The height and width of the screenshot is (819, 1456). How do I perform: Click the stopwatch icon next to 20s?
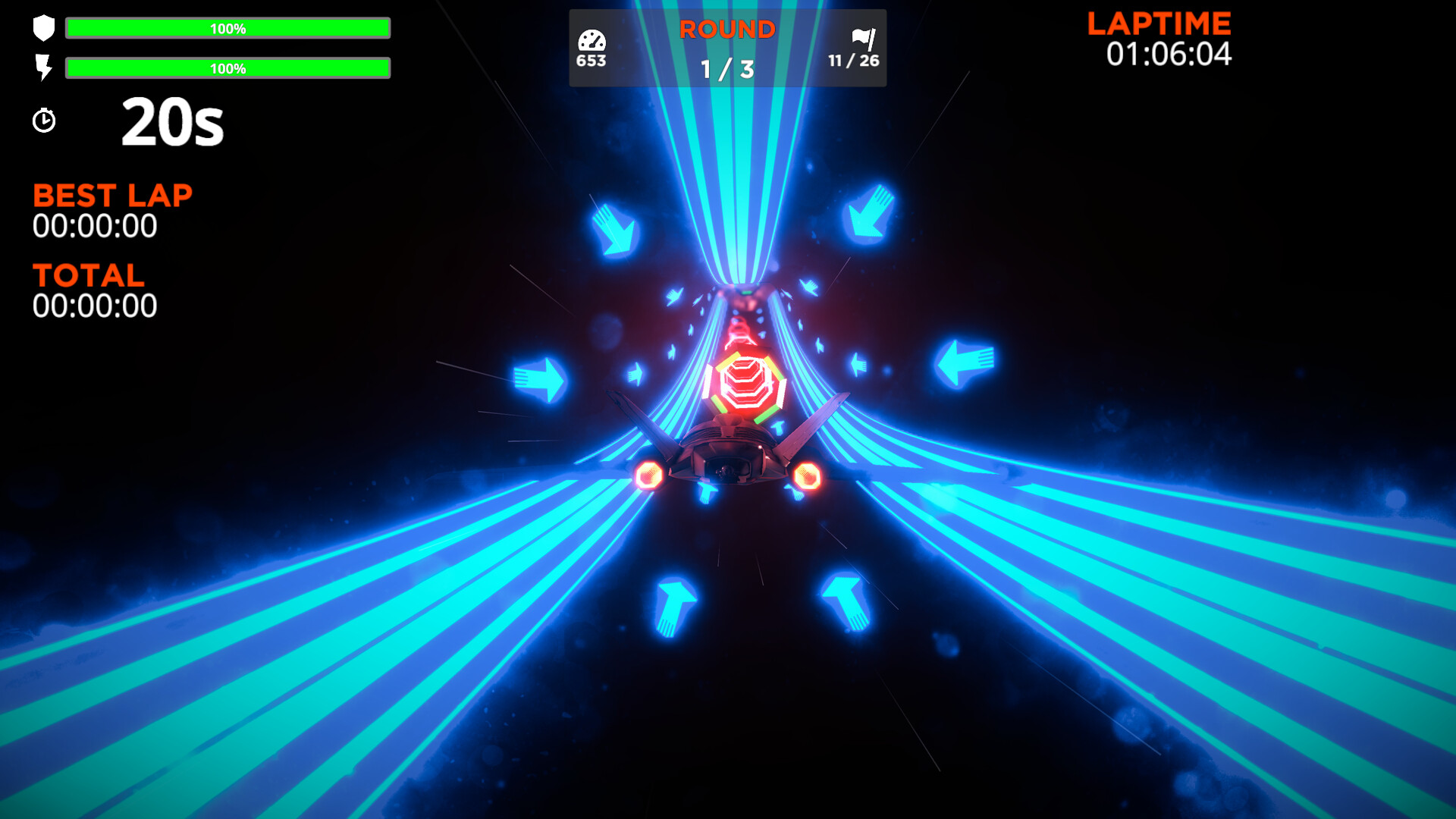[44, 120]
